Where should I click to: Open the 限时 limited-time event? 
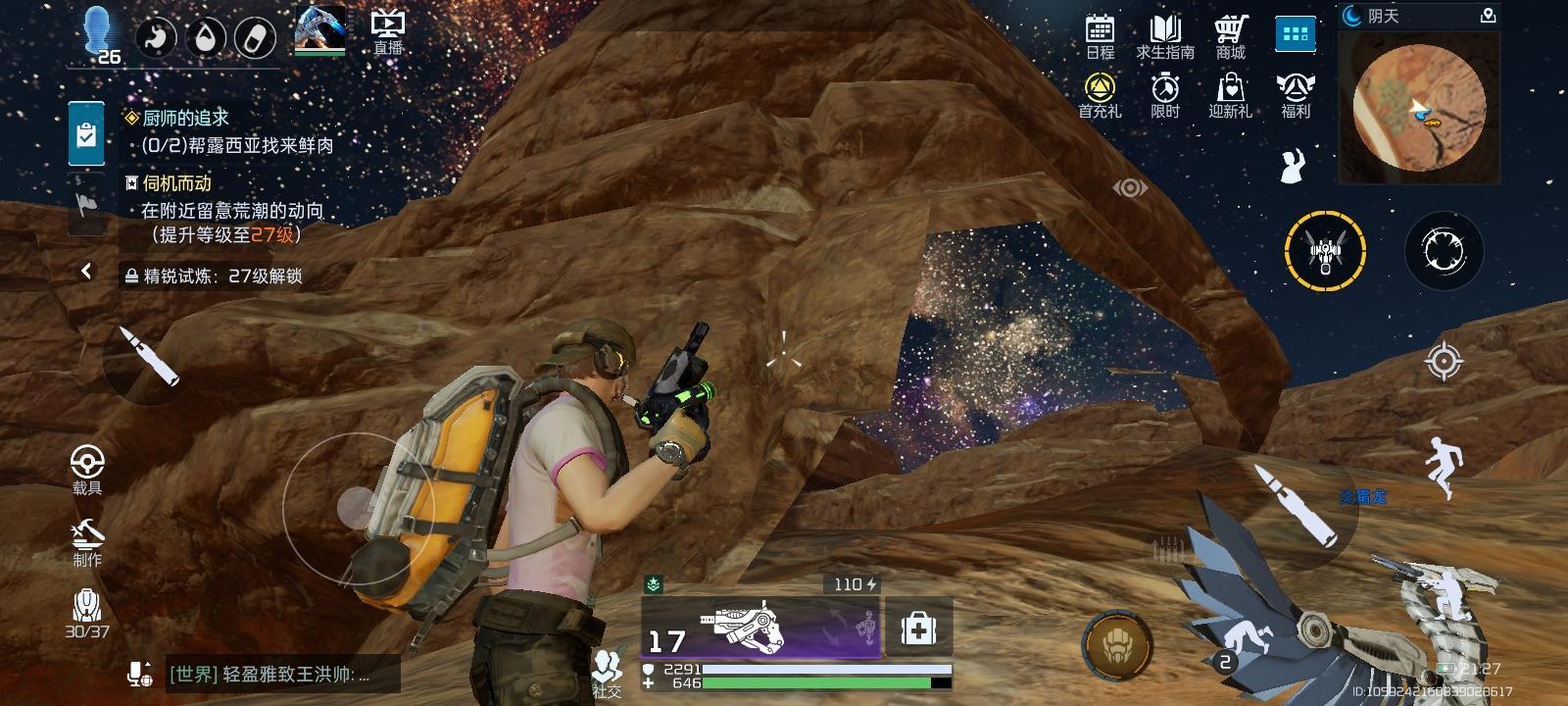(x=1165, y=96)
